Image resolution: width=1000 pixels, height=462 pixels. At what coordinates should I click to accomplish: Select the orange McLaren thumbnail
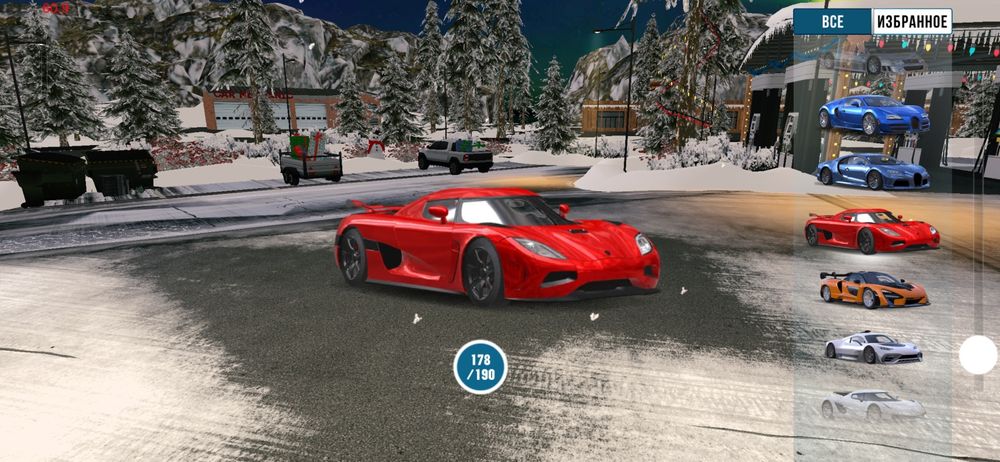pos(873,289)
